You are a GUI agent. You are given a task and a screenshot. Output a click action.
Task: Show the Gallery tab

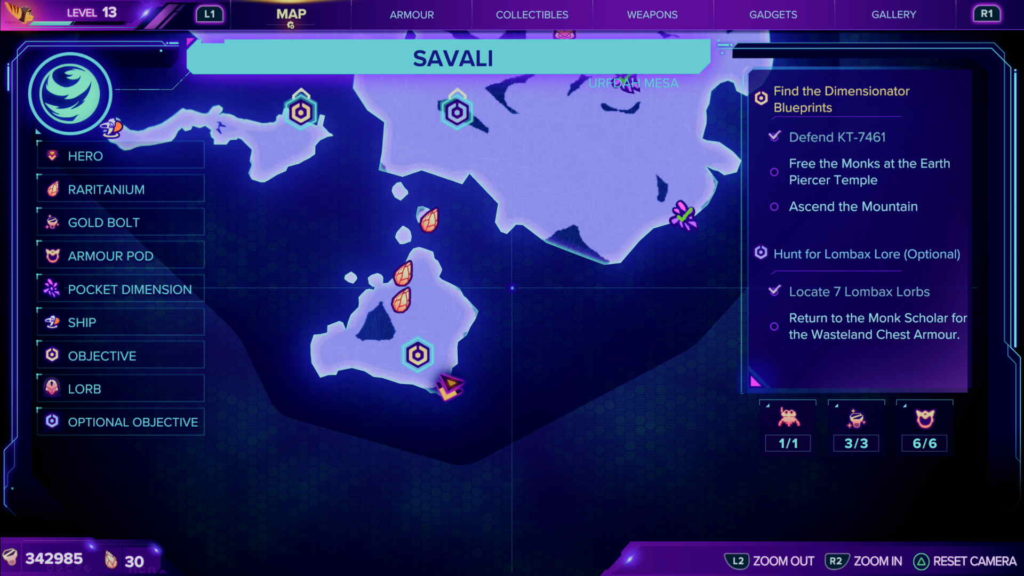pos(893,15)
